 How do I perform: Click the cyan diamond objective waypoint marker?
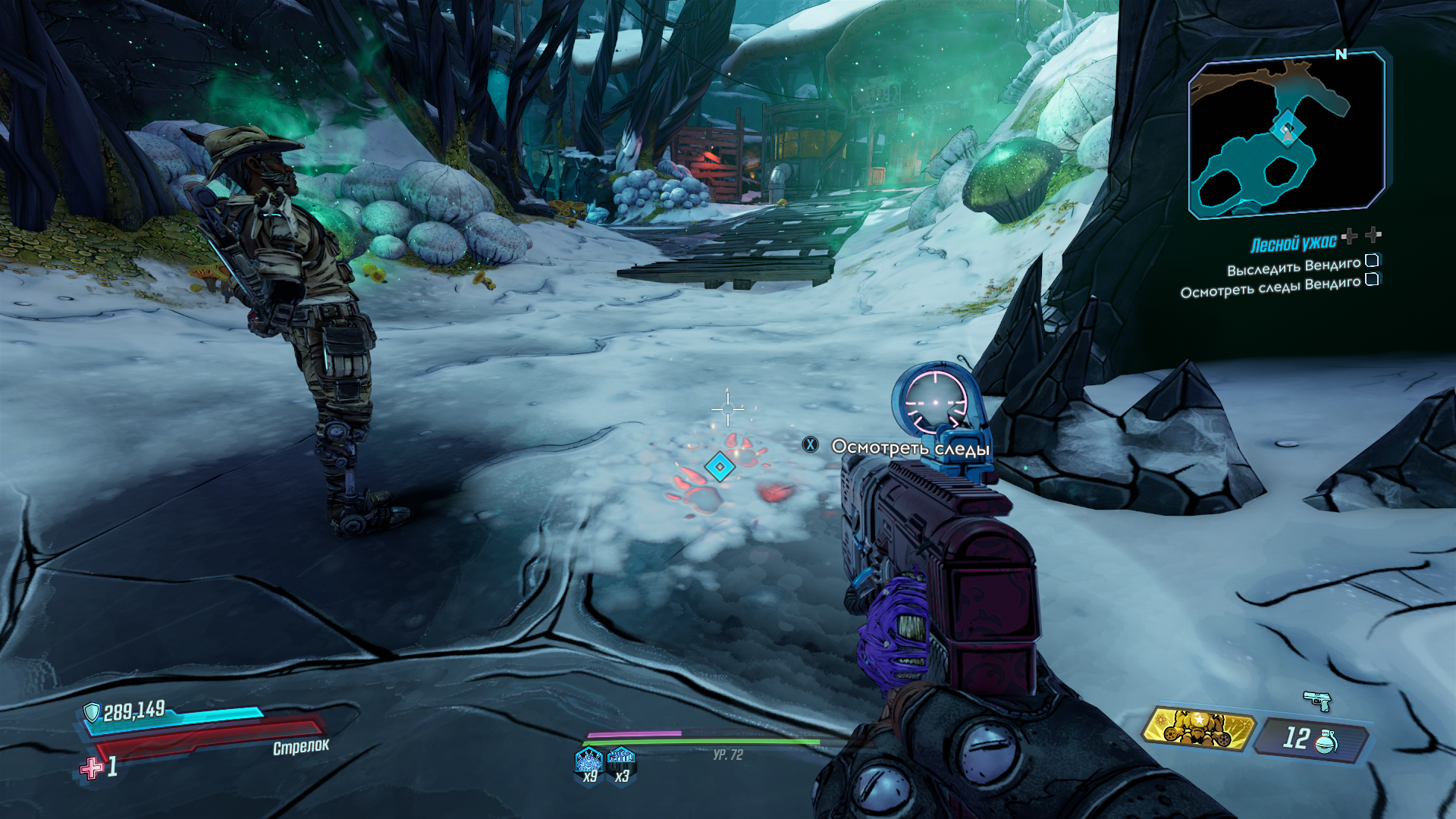[x=719, y=467]
